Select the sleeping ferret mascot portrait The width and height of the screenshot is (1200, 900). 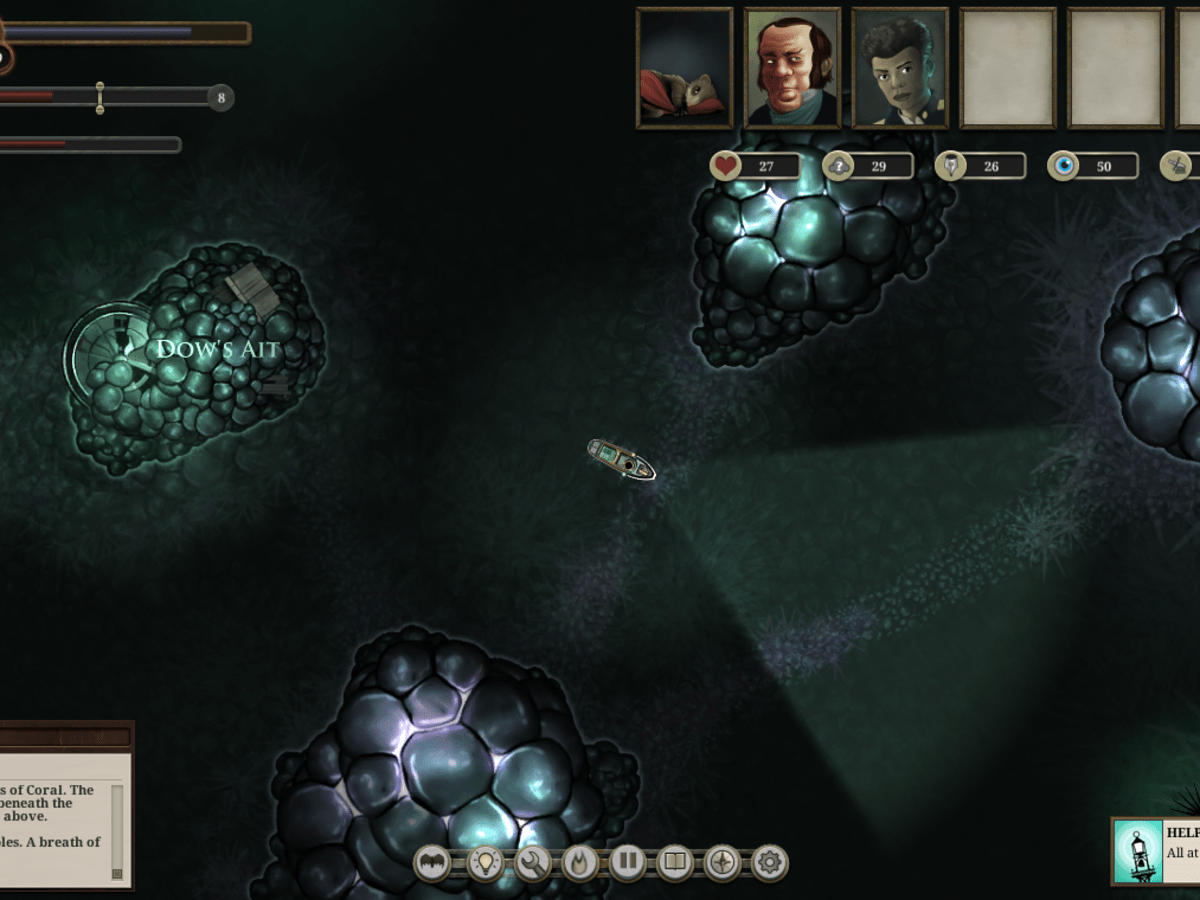click(x=685, y=68)
